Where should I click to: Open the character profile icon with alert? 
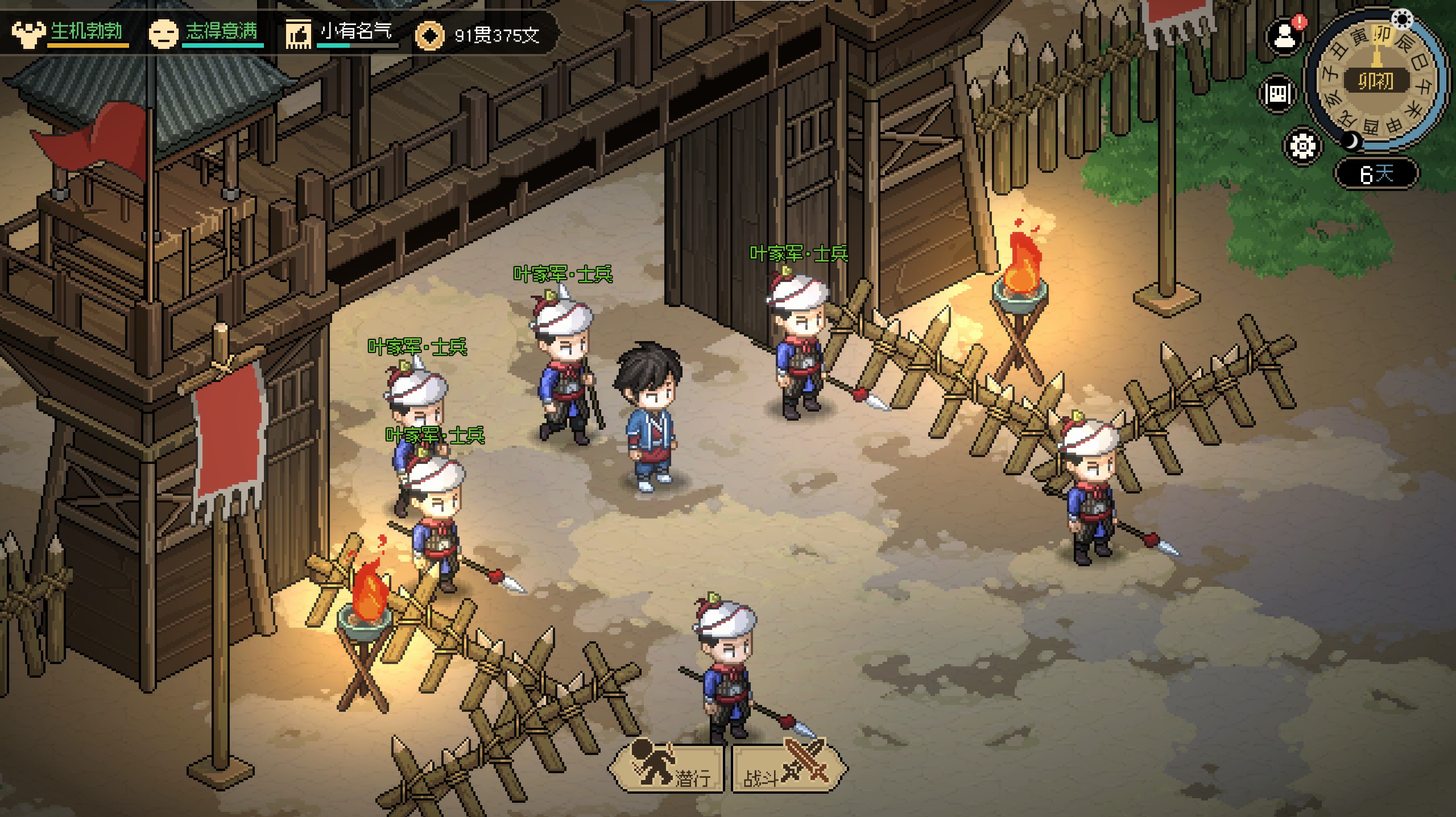1284,37
